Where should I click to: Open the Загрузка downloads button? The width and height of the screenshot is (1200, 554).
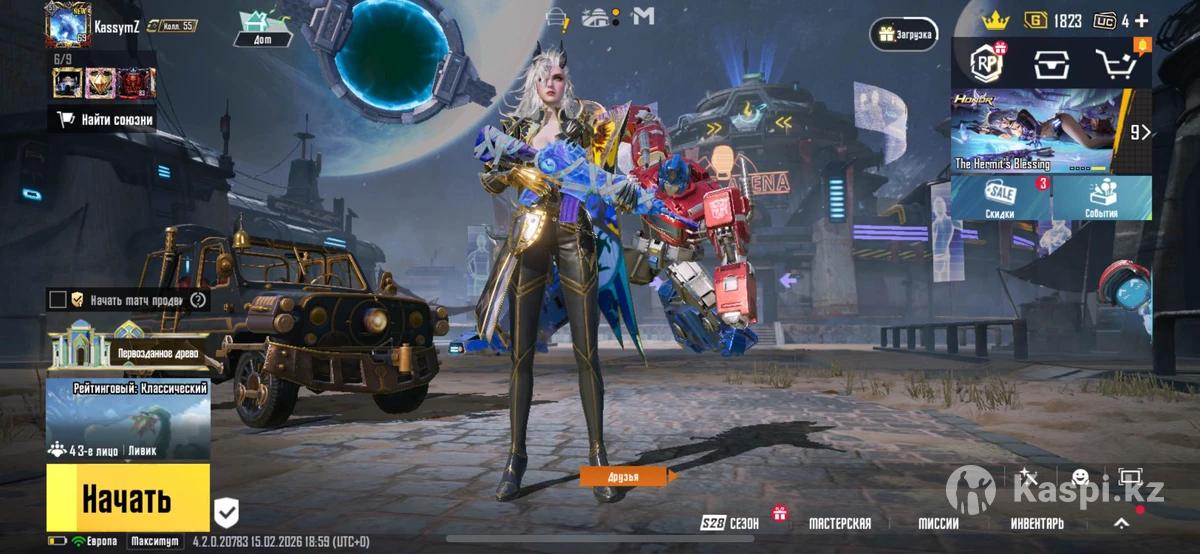(904, 34)
